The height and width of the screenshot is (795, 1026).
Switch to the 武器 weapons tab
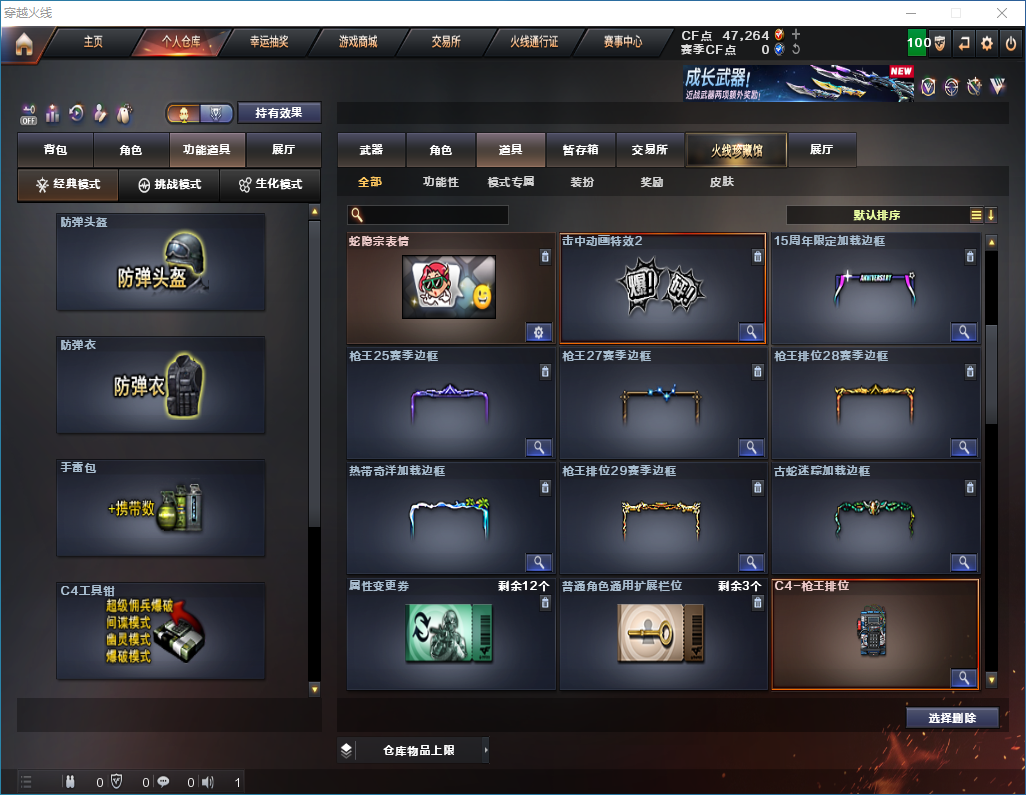(x=371, y=150)
